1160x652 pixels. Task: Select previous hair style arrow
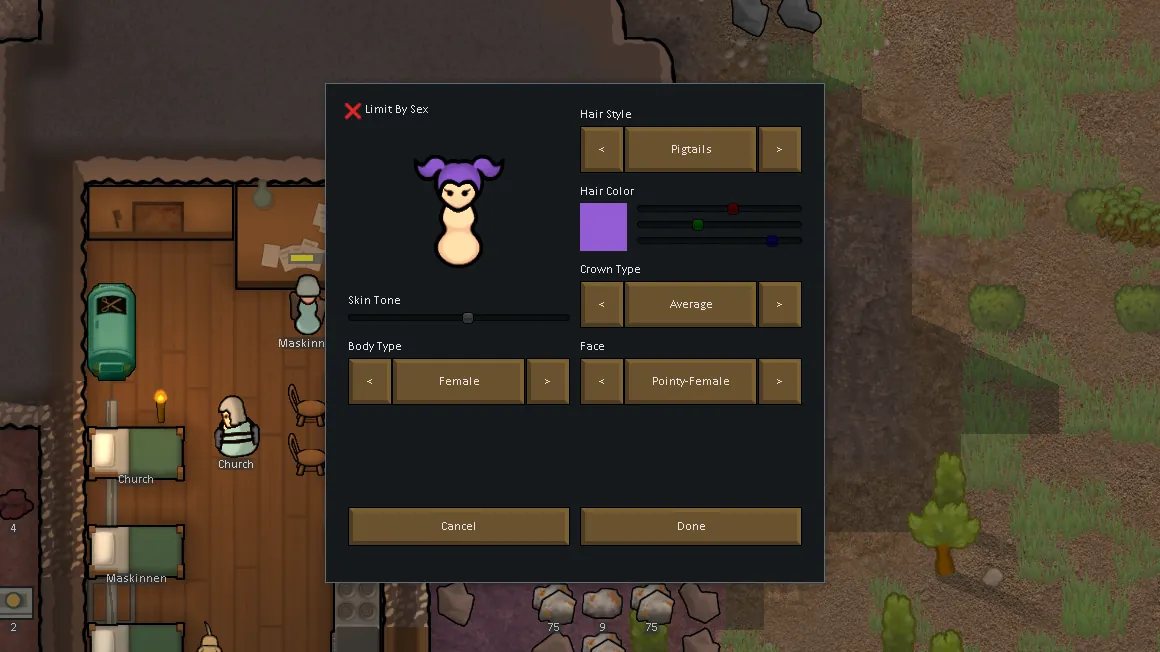click(x=602, y=150)
